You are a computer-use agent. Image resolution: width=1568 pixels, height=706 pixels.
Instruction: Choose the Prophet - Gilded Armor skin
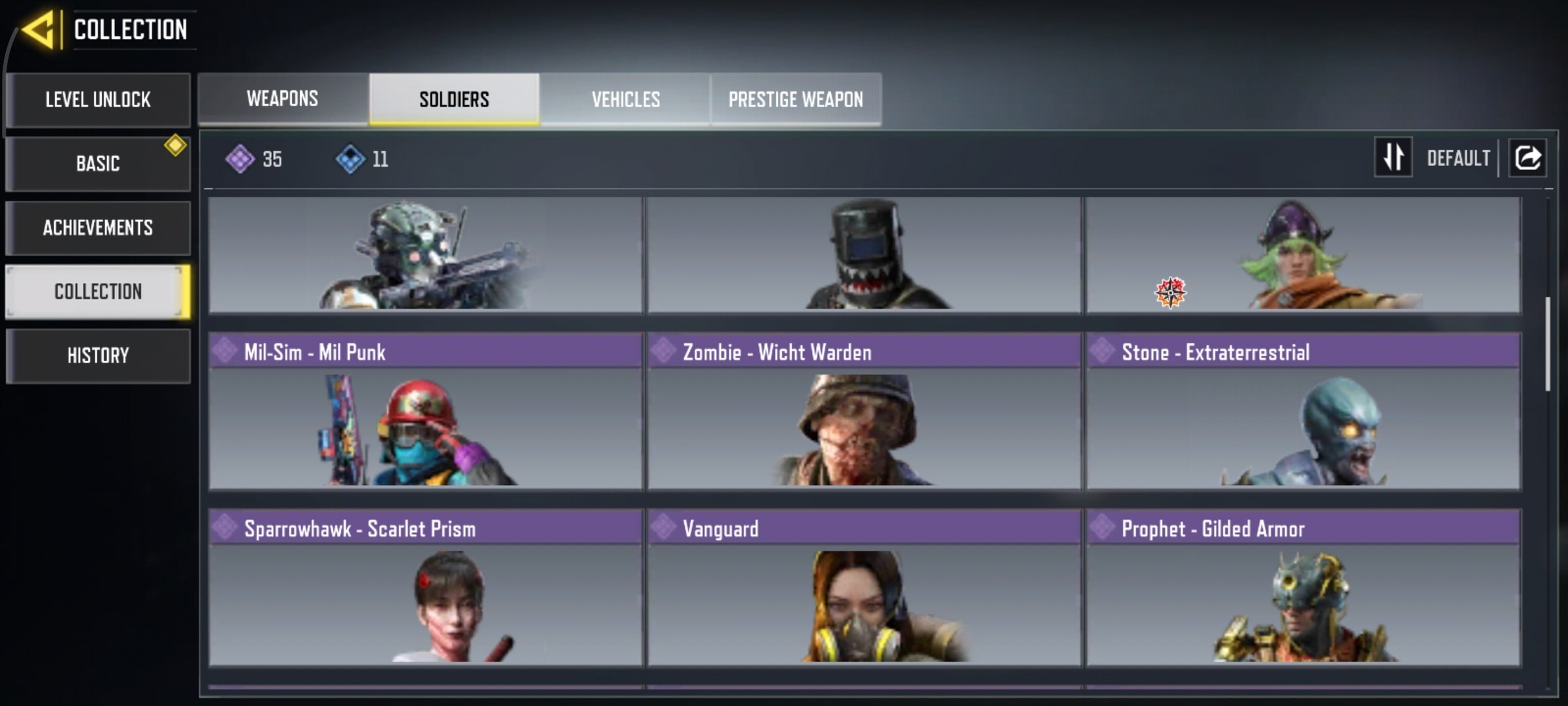click(x=1303, y=588)
